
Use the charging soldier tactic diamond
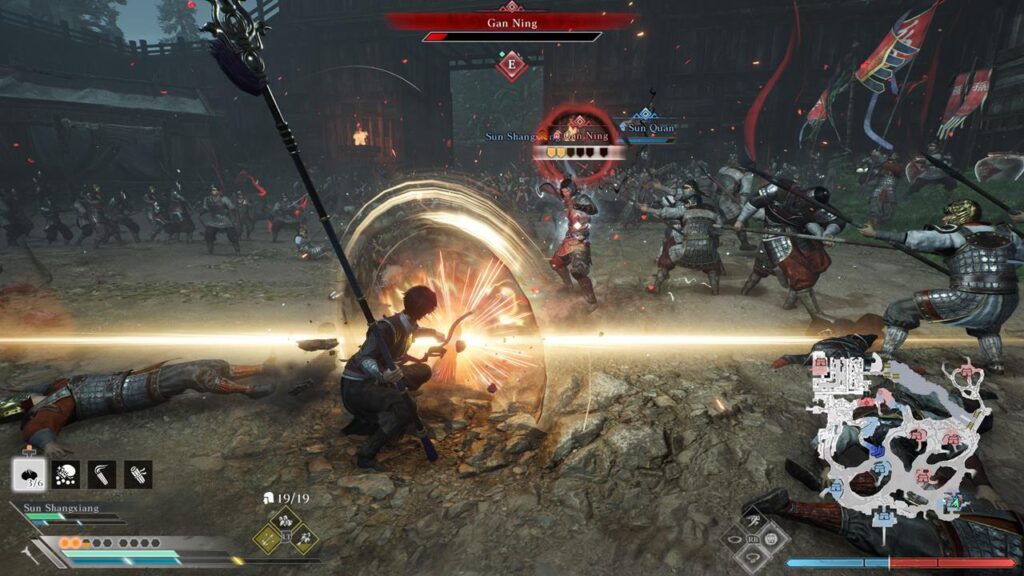click(305, 540)
